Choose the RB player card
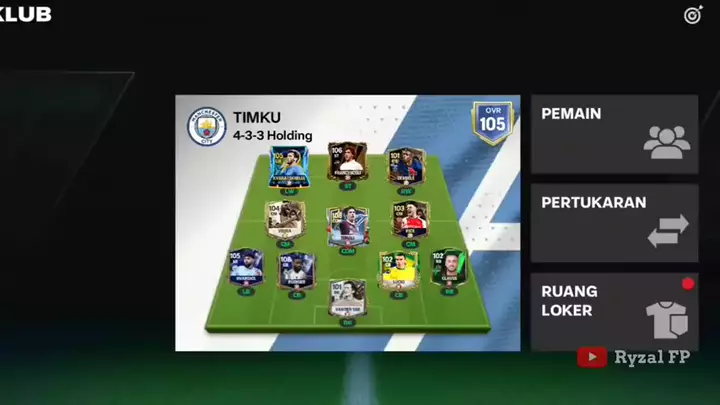 pos(450,272)
